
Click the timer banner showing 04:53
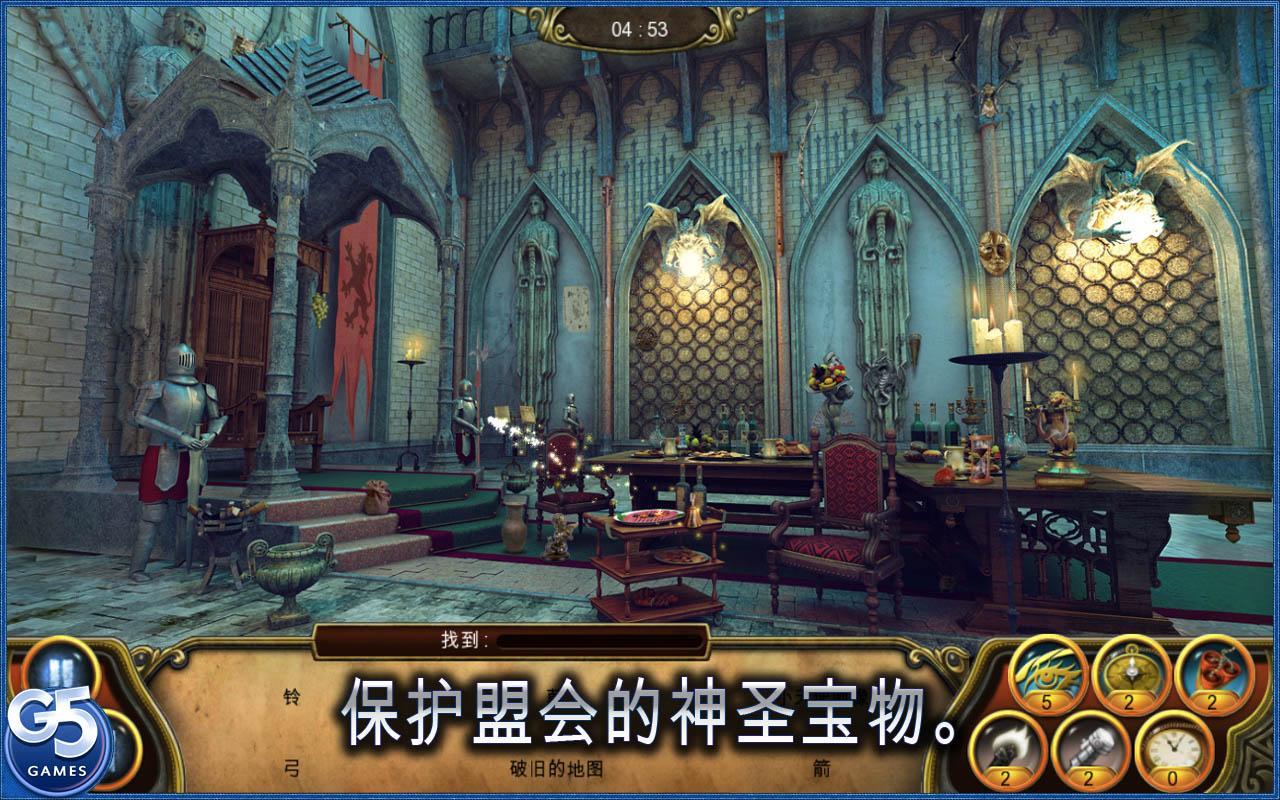[640, 28]
